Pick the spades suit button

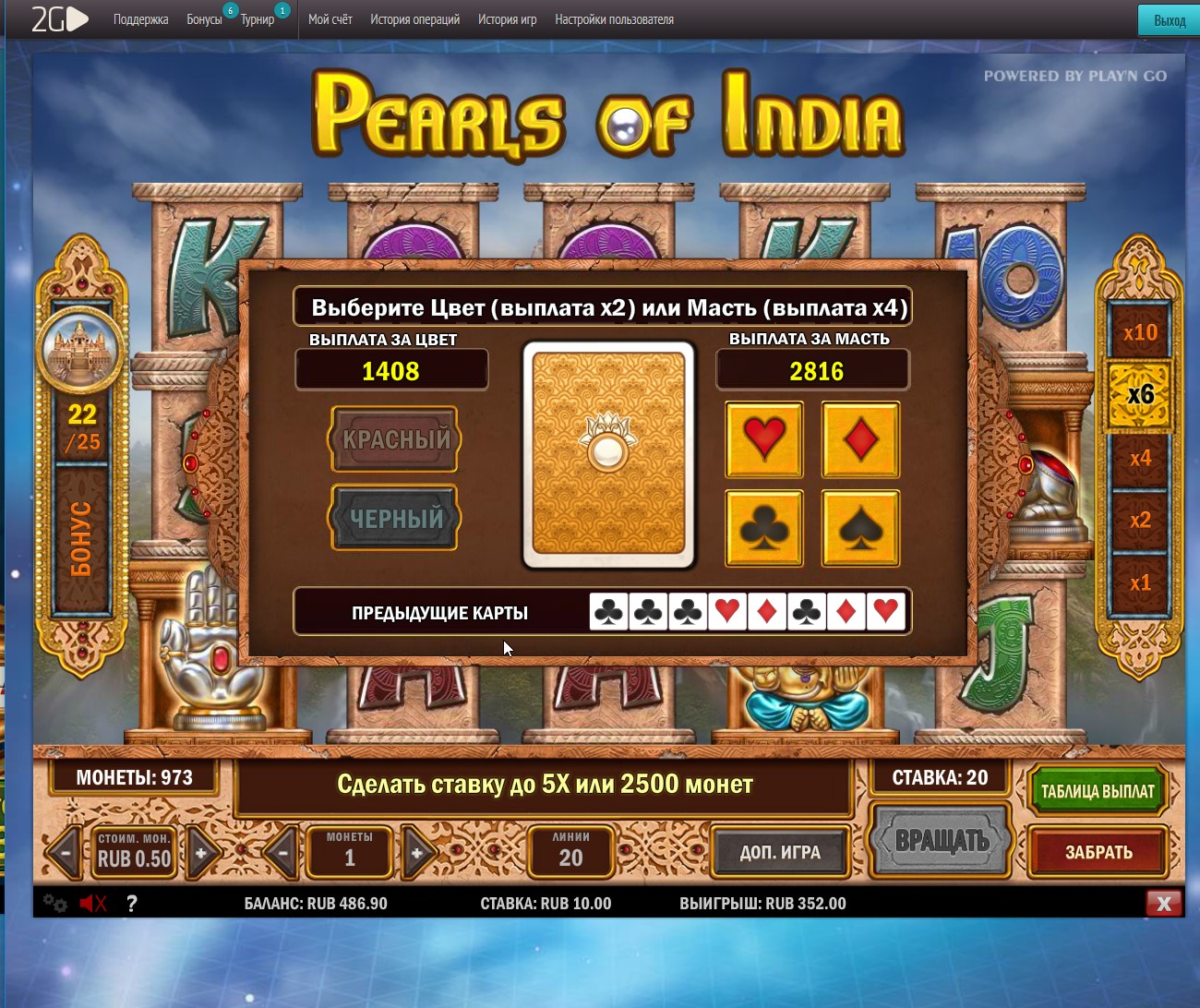[860, 528]
